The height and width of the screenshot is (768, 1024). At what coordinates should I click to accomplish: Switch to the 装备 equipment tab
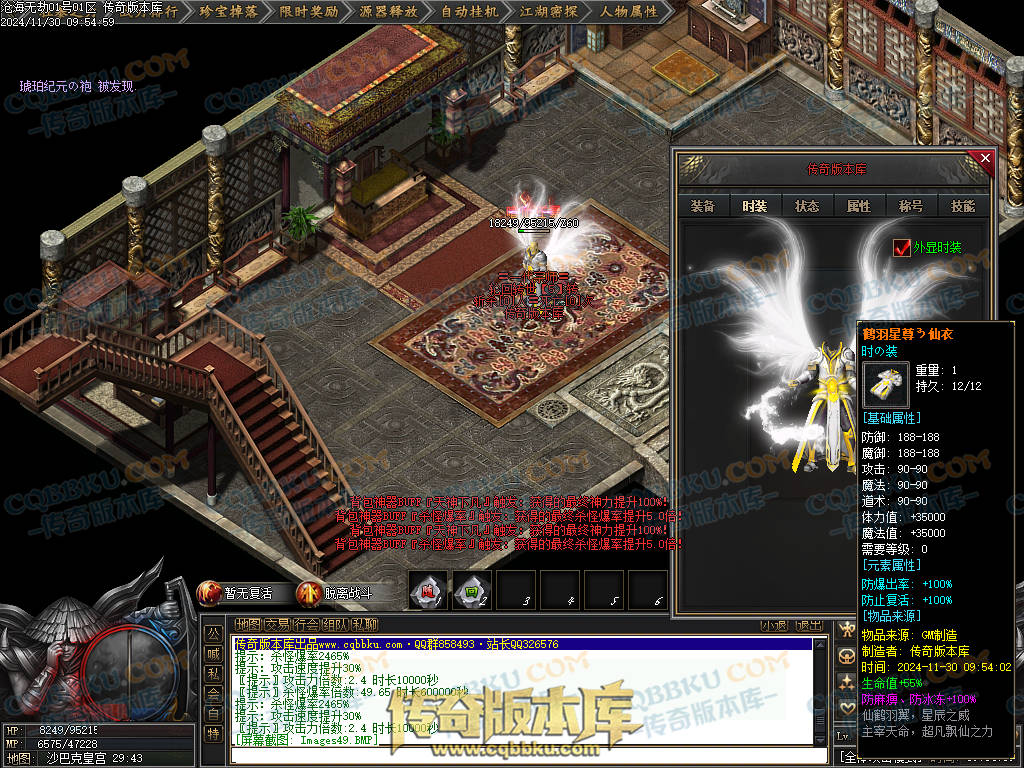tap(703, 206)
